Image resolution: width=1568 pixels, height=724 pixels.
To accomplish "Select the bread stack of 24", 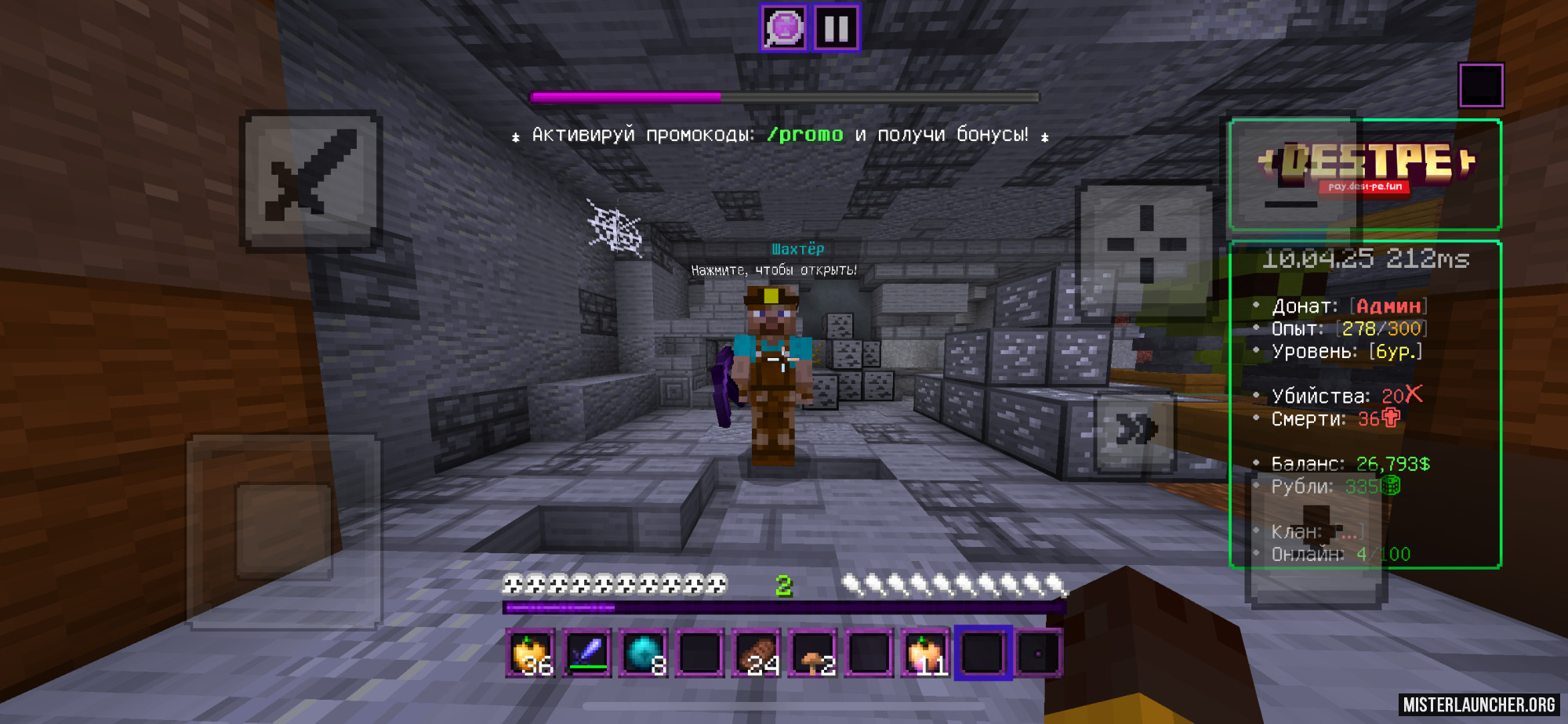I will coord(757,653).
